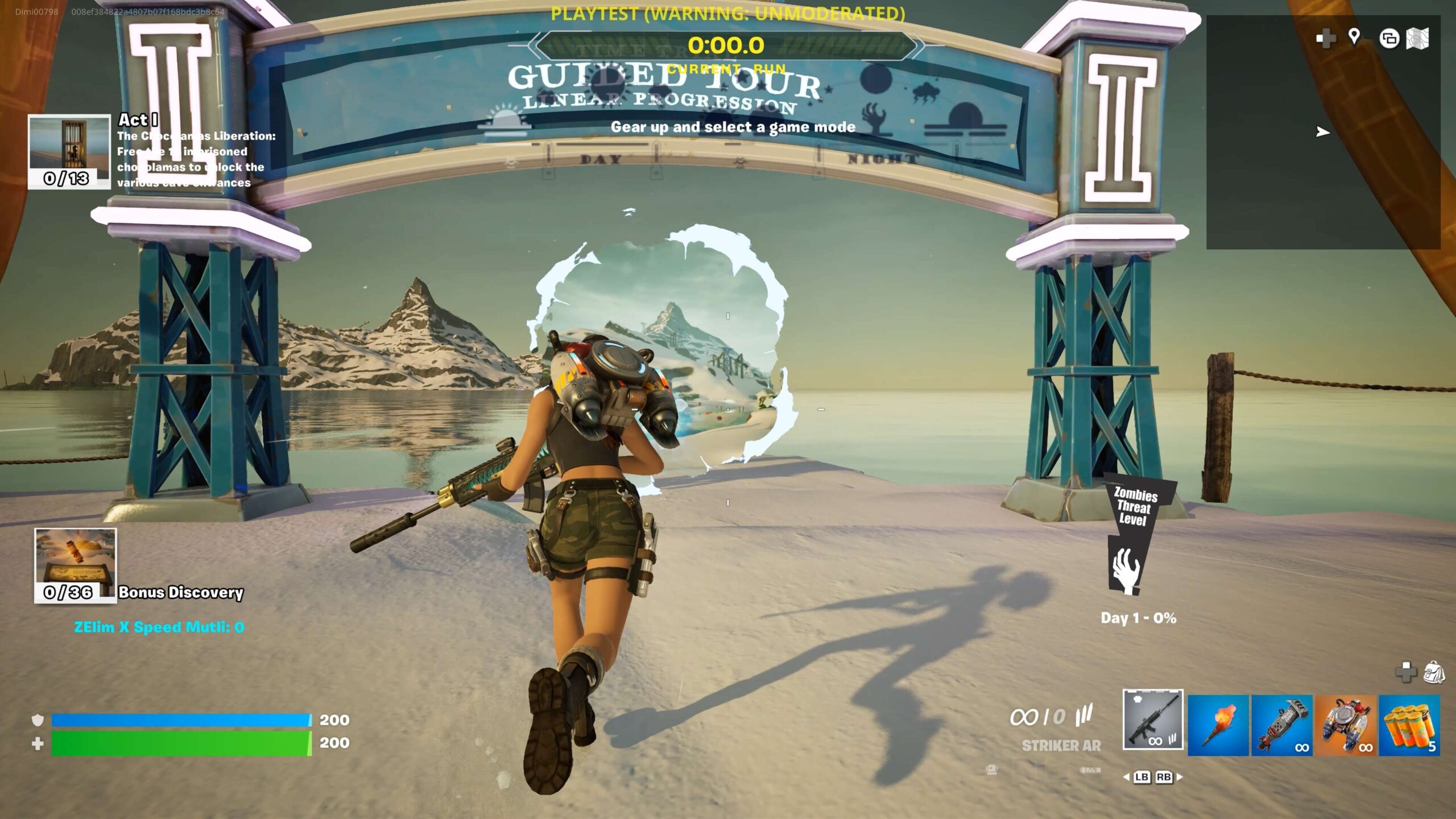
Task: Open the Bonus Discovery tracker thumbnail
Action: point(75,565)
